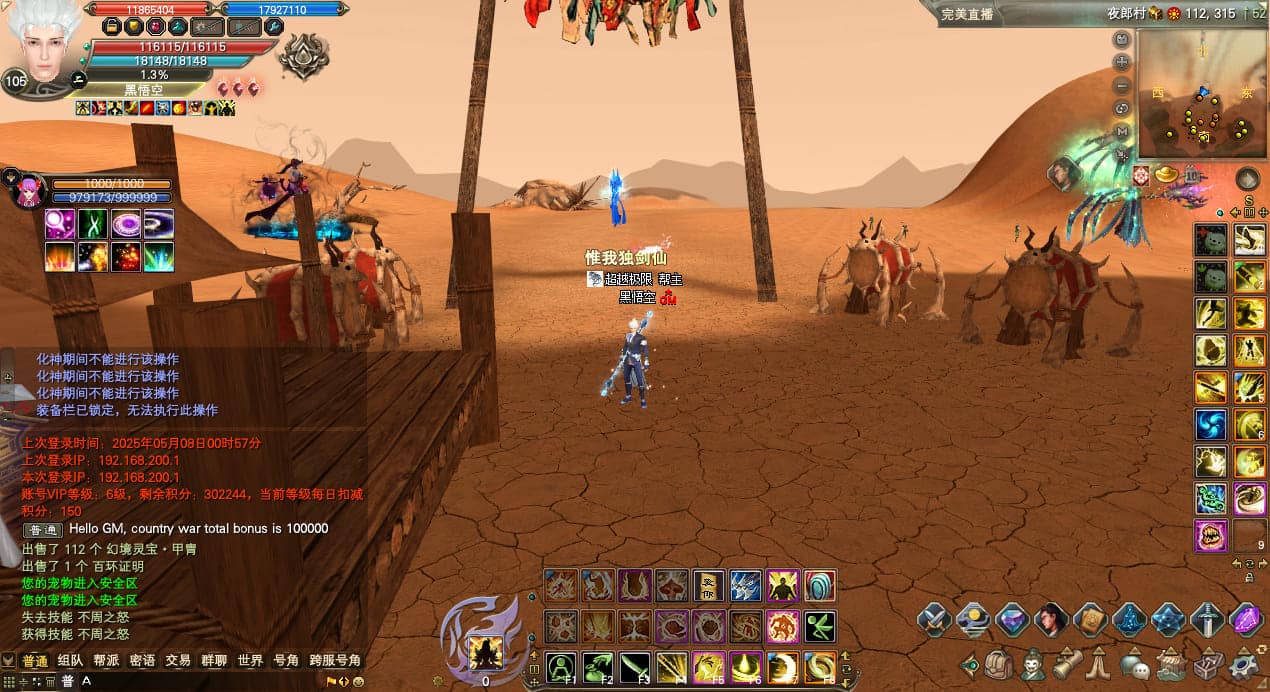Click the 完美直播 live stream button
Image resolution: width=1270 pixels, height=692 pixels.
[968, 14]
